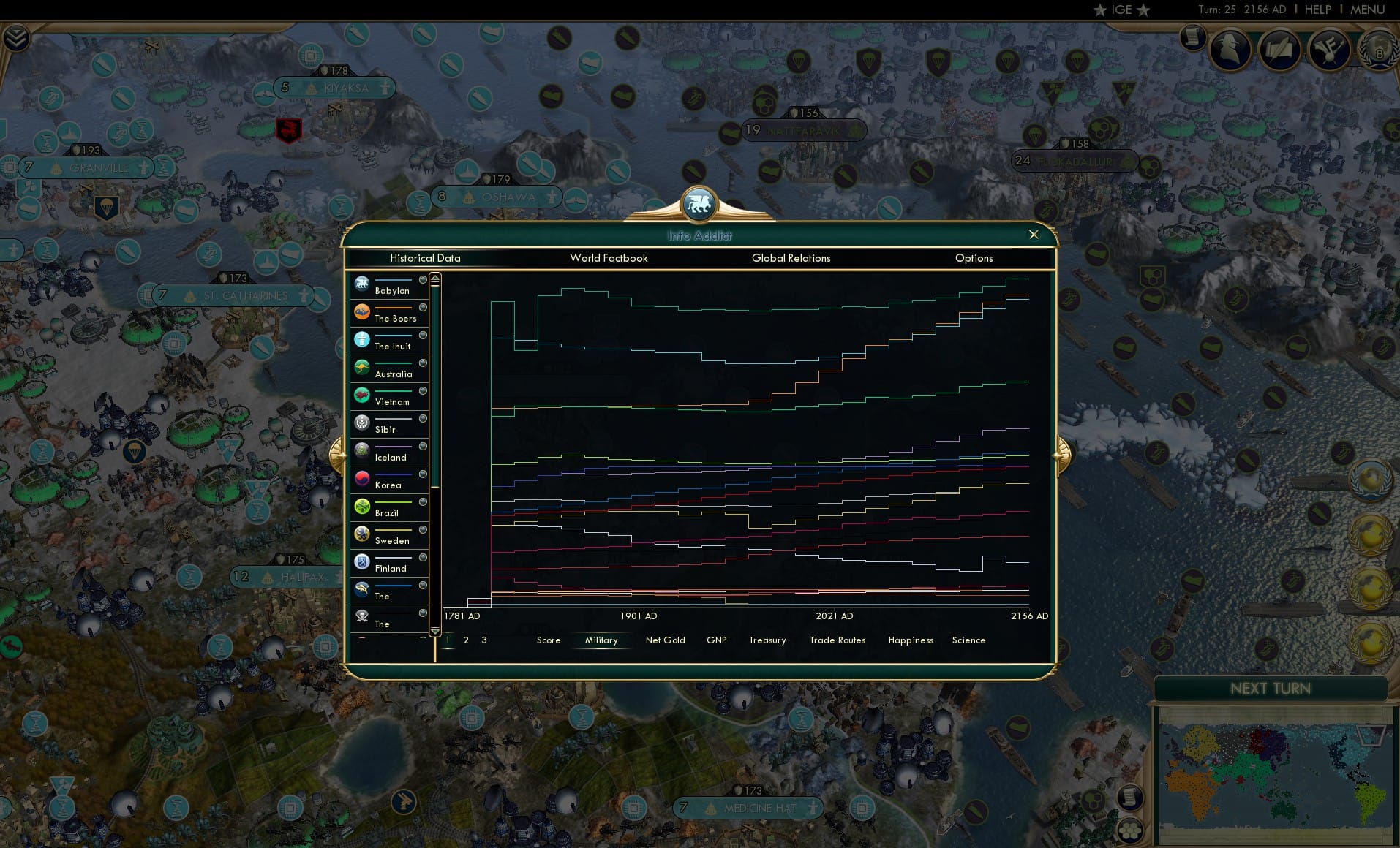Toggle Iceland's graph line visibility
Image resolution: width=1400 pixels, height=848 pixels.
(422, 446)
